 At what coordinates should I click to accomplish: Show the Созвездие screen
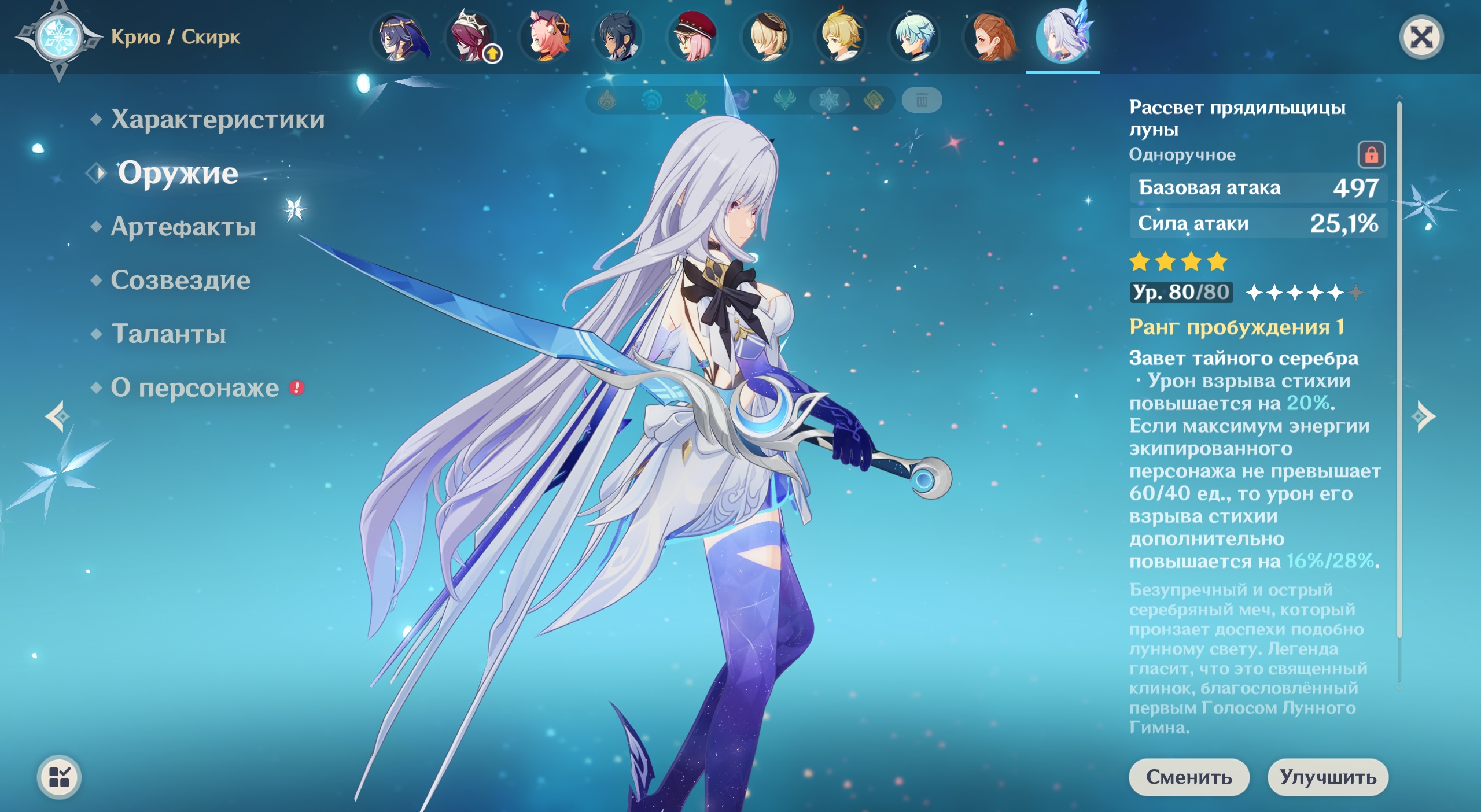(x=180, y=280)
